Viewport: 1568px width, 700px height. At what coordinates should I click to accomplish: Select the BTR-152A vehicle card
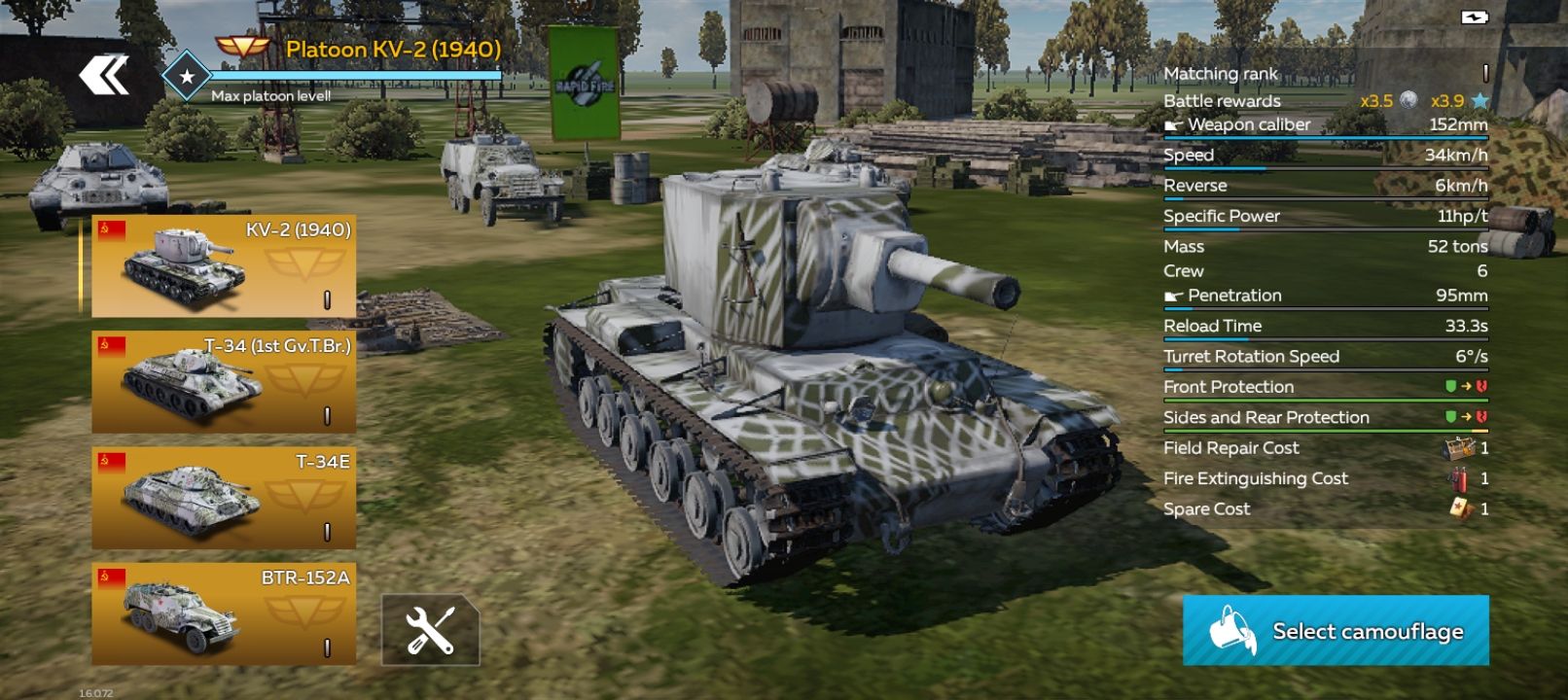222,611
